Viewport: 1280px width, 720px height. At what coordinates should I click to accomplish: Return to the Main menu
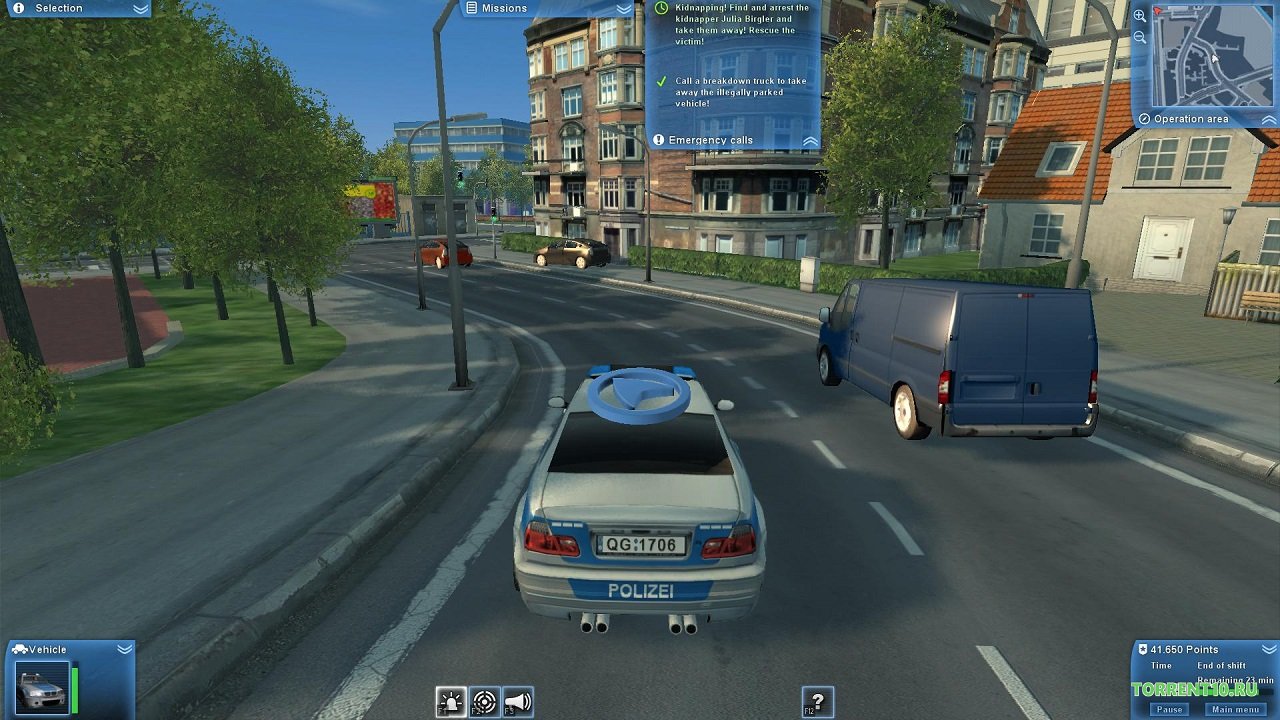1235,709
